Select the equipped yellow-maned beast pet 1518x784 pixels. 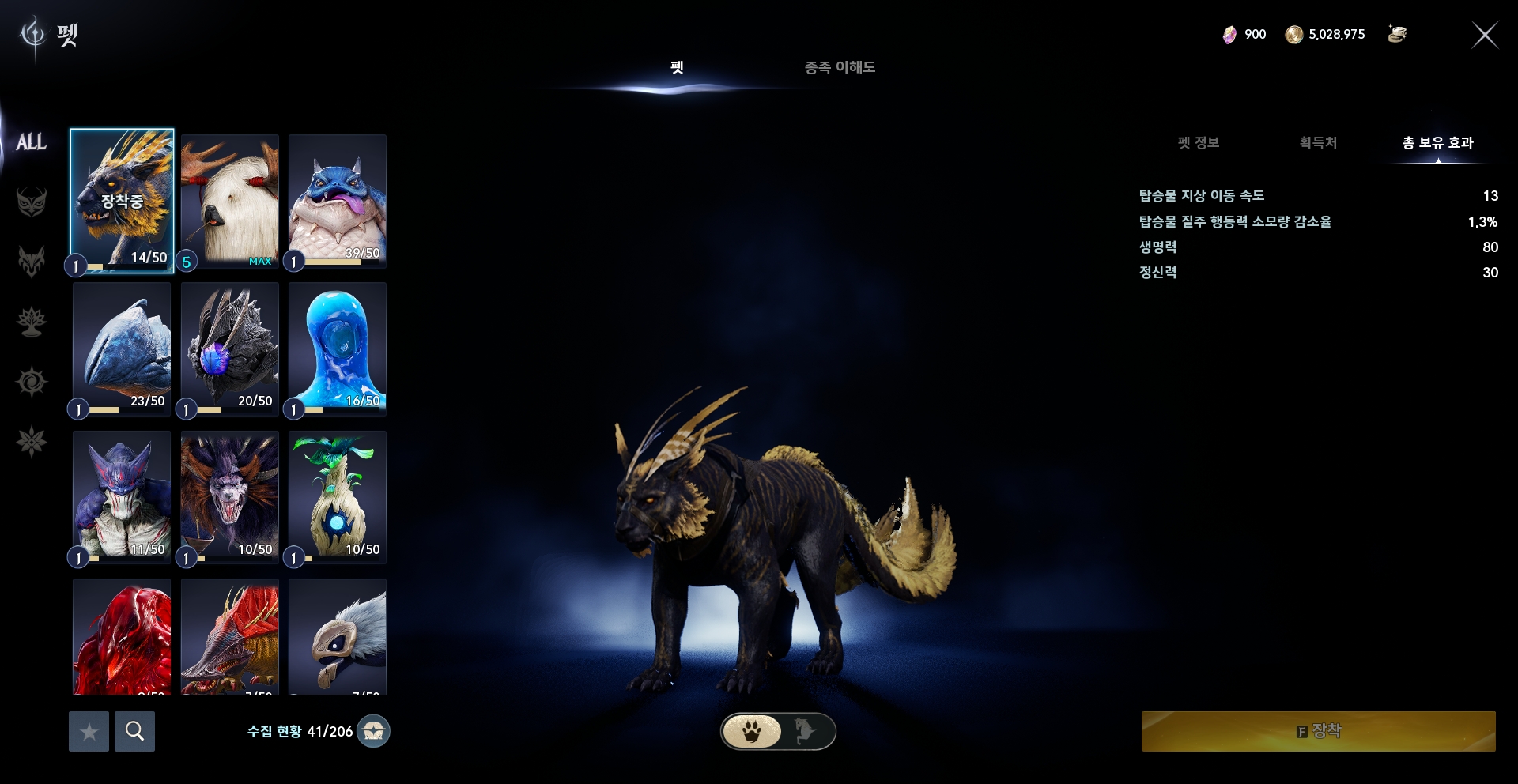(x=122, y=201)
